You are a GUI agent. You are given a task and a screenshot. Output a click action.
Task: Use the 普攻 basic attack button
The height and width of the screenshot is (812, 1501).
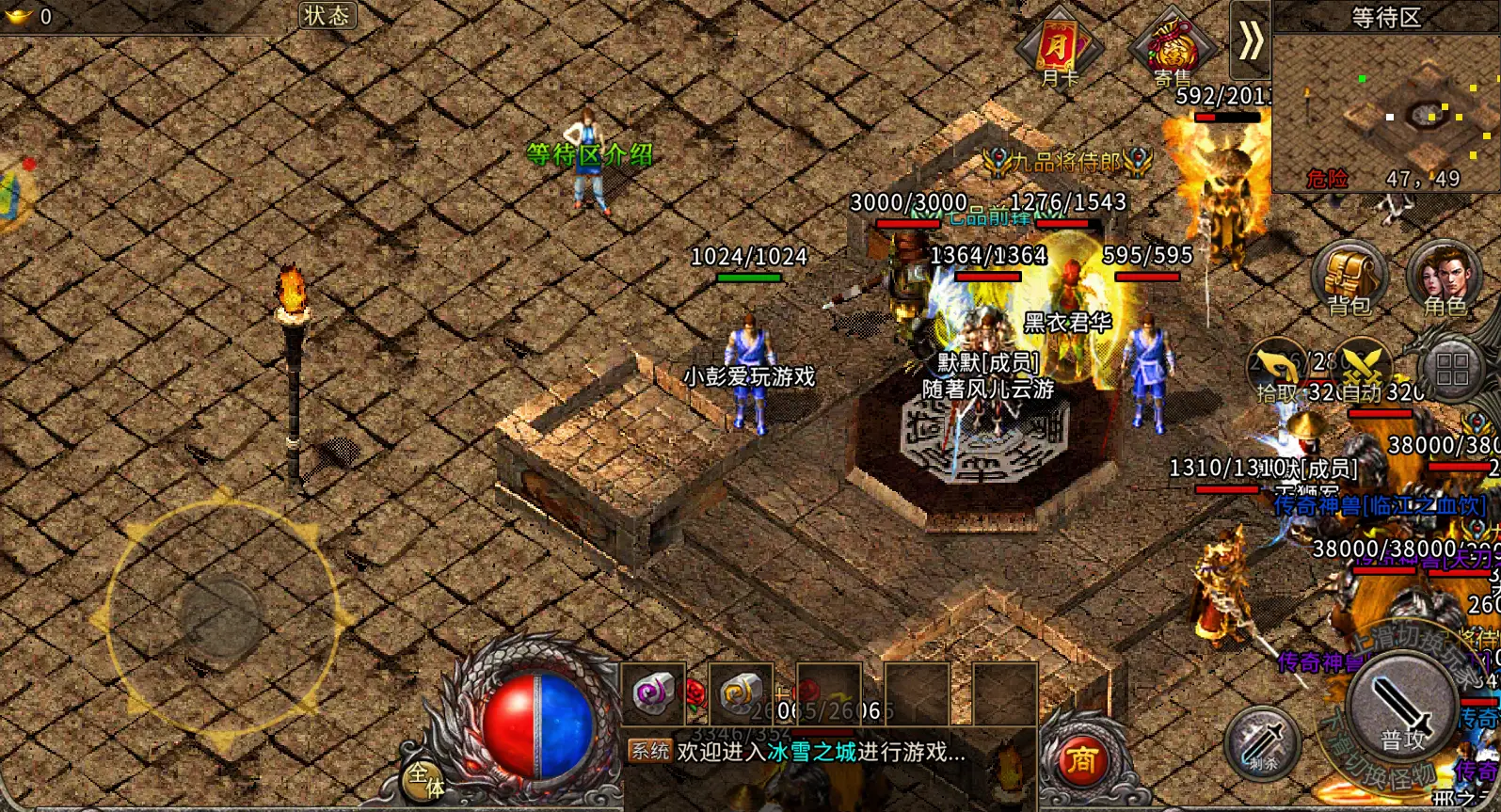[1402, 710]
